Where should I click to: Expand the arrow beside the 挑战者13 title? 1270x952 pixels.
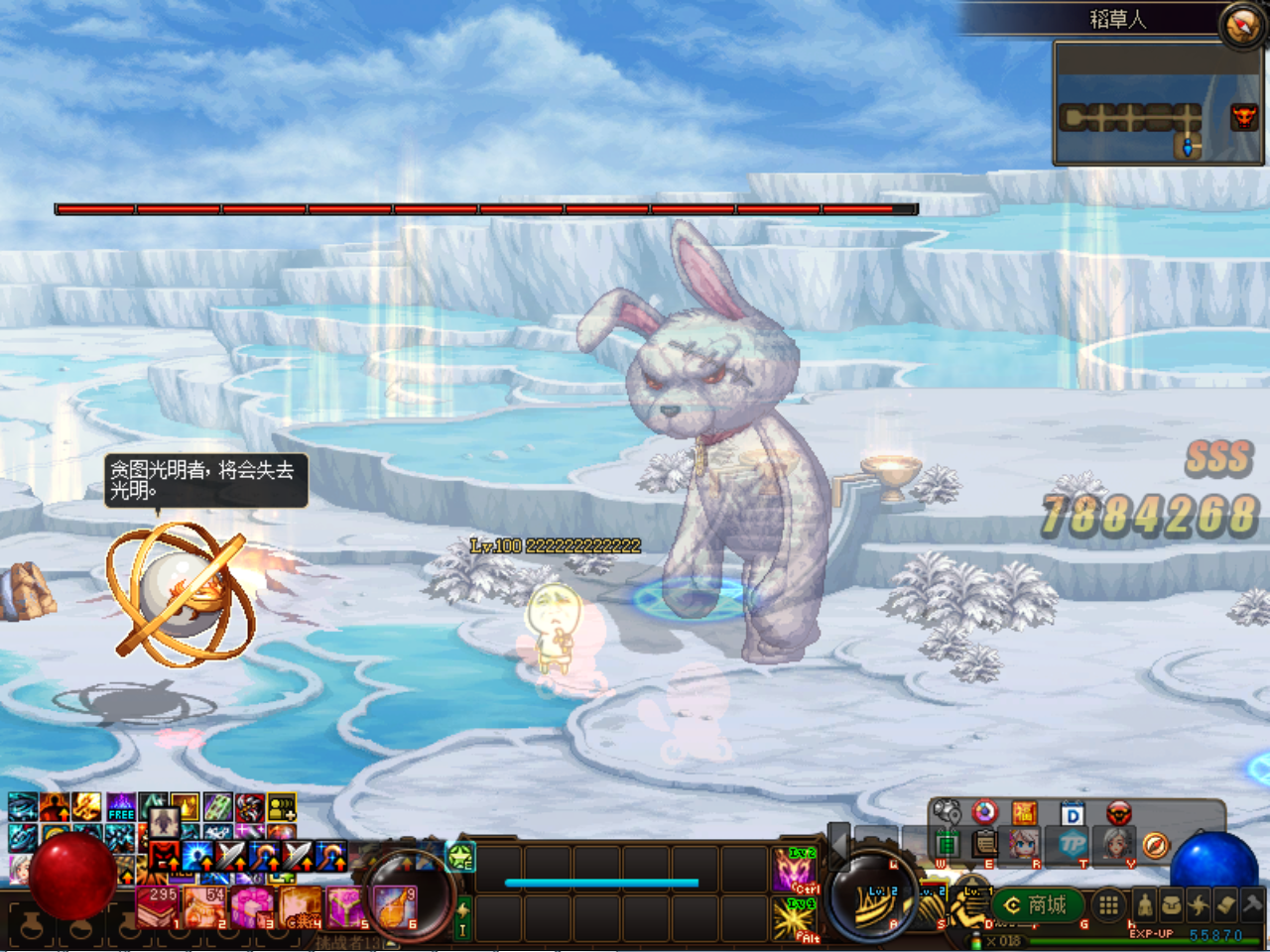coord(391,942)
